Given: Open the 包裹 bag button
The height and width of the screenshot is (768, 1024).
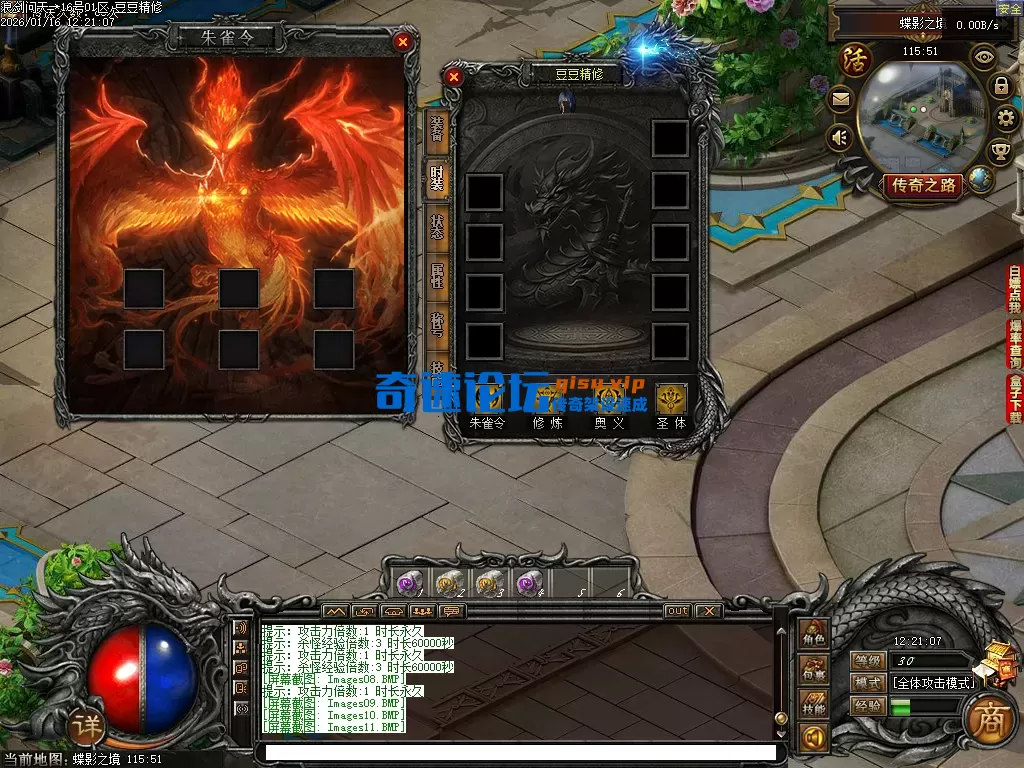Looking at the screenshot, I should tap(812, 670).
